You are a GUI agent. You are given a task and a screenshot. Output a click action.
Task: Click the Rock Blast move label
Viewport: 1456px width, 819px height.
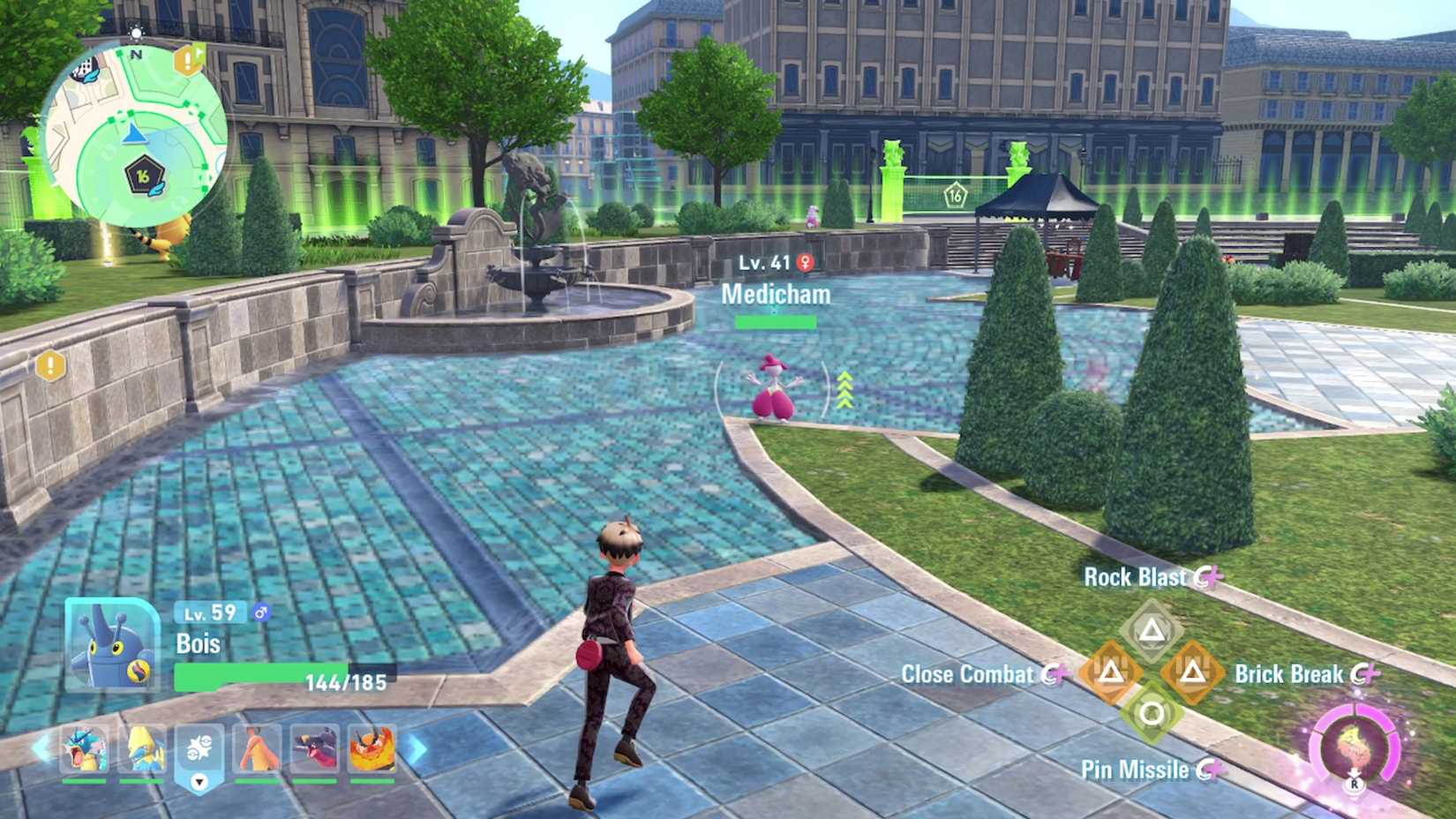(1137, 576)
